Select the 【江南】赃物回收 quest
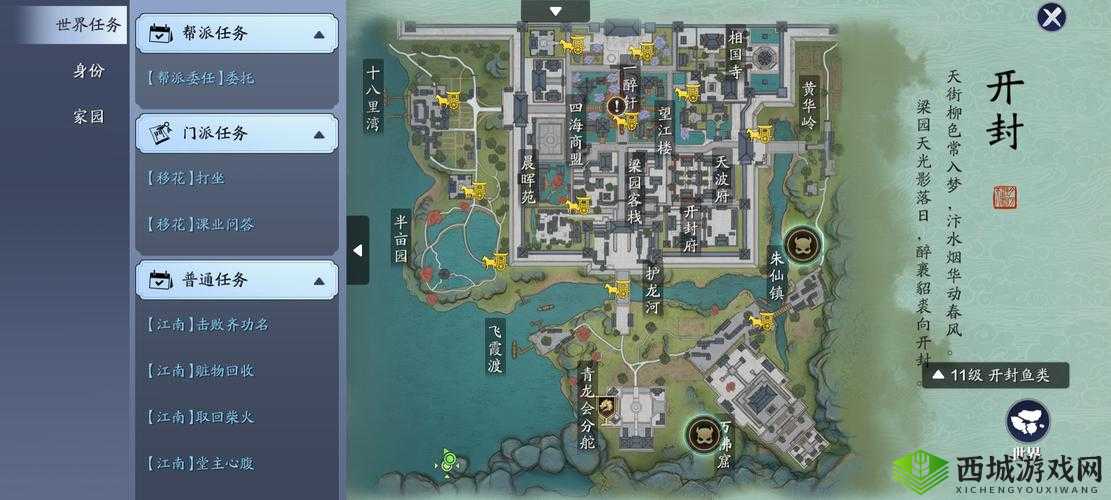Viewport: 1111px width, 500px height. pyautogui.click(x=200, y=370)
